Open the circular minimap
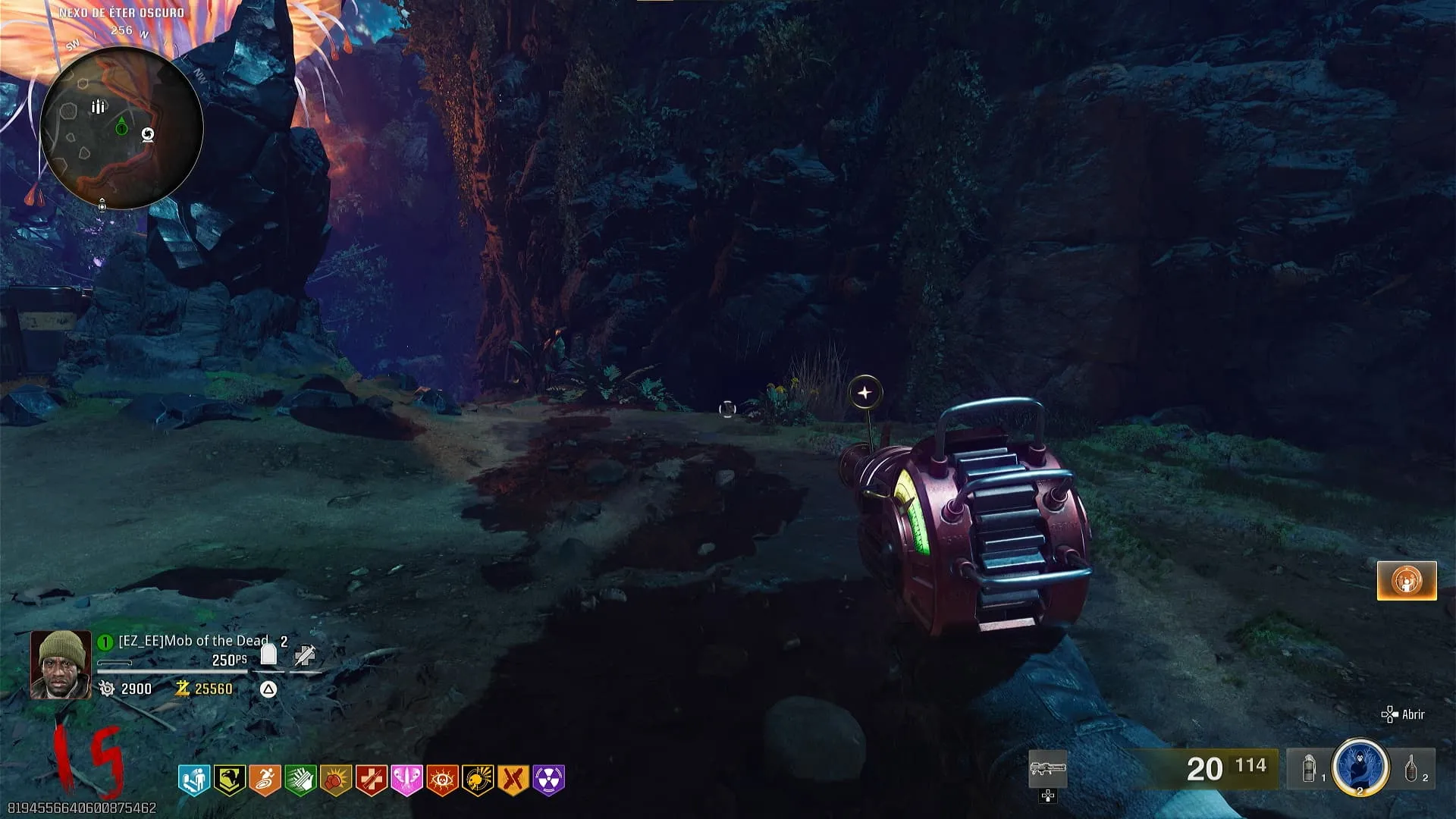This screenshot has width=1456, height=819. pyautogui.click(x=121, y=127)
